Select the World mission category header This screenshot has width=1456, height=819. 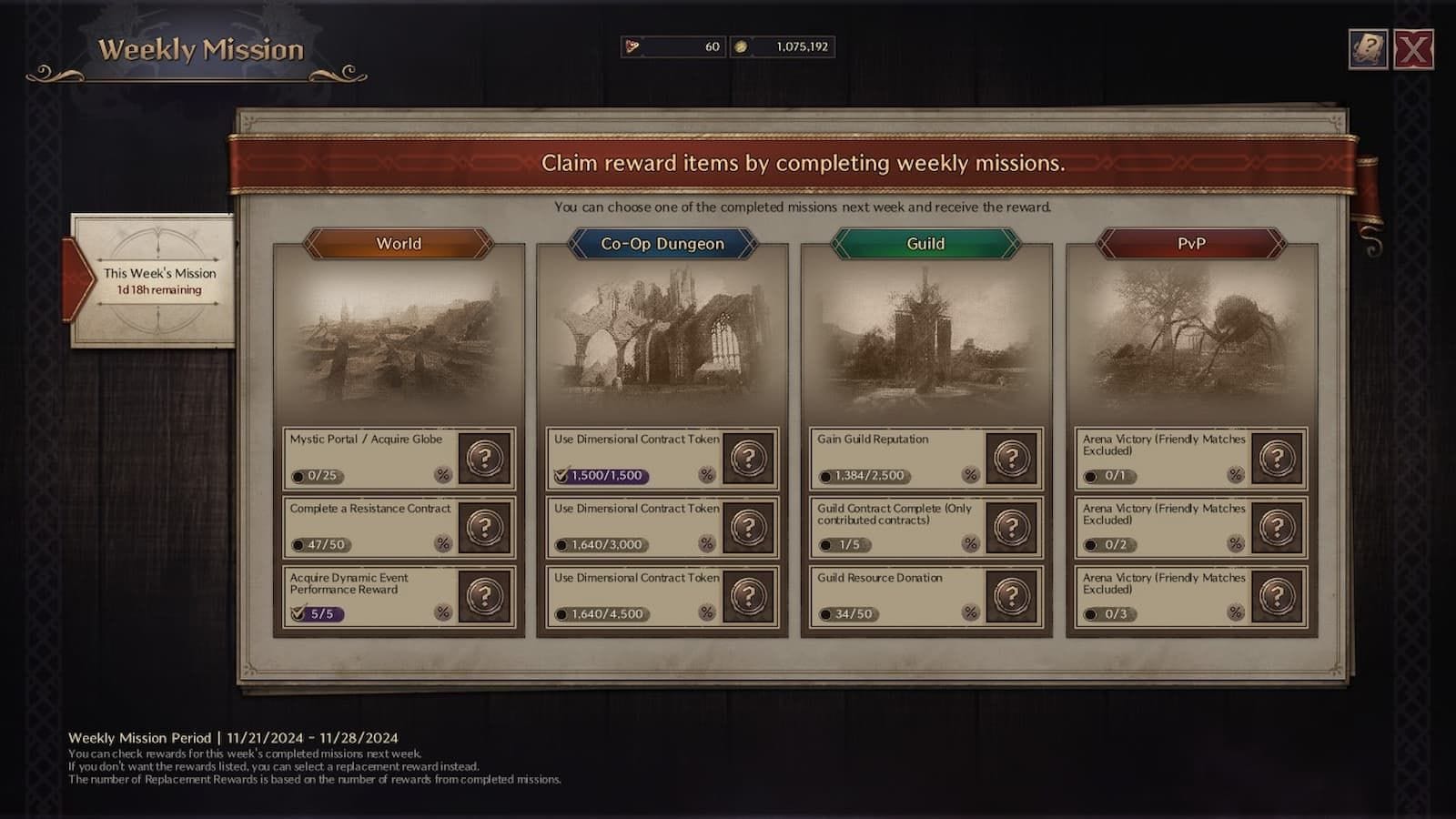[399, 244]
